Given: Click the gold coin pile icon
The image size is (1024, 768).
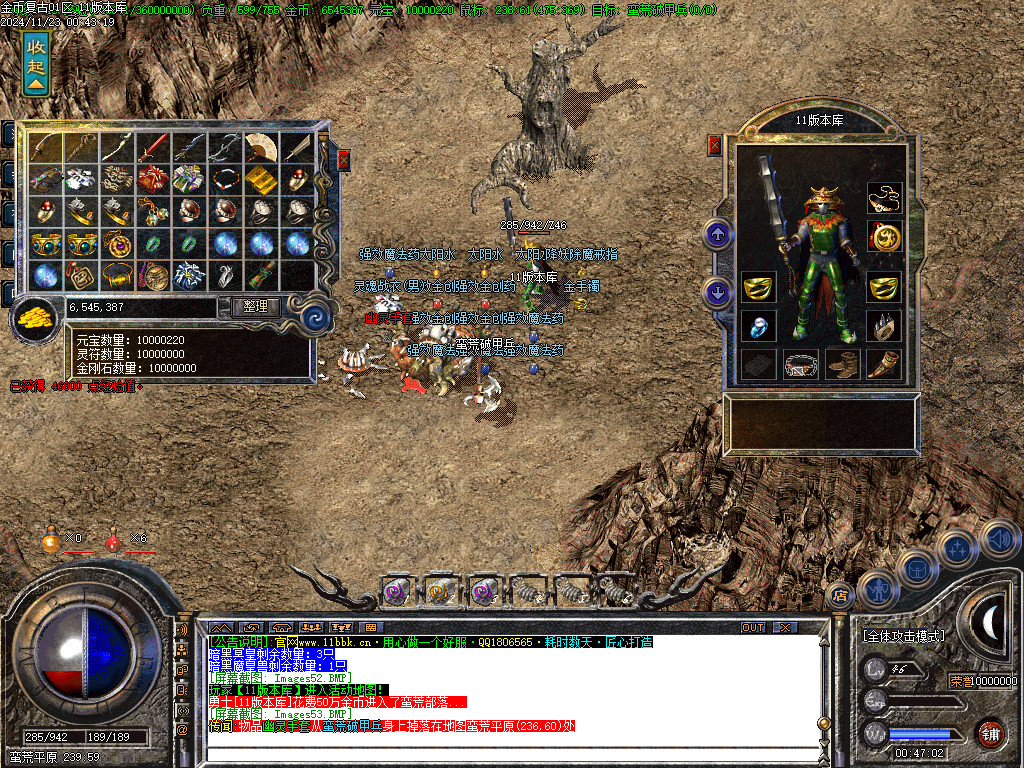Looking at the screenshot, I should [36, 320].
